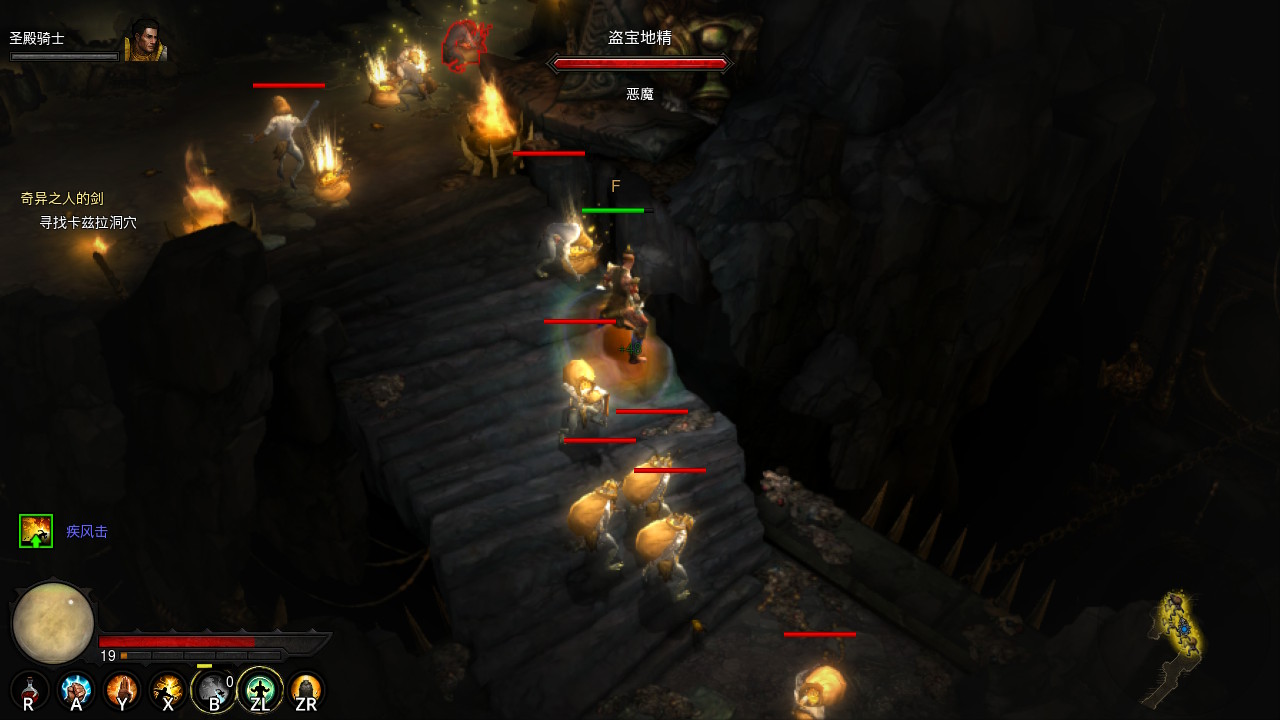Use the red health potion slot
This screenshot has height=720, width=1280.
point(30,690)
